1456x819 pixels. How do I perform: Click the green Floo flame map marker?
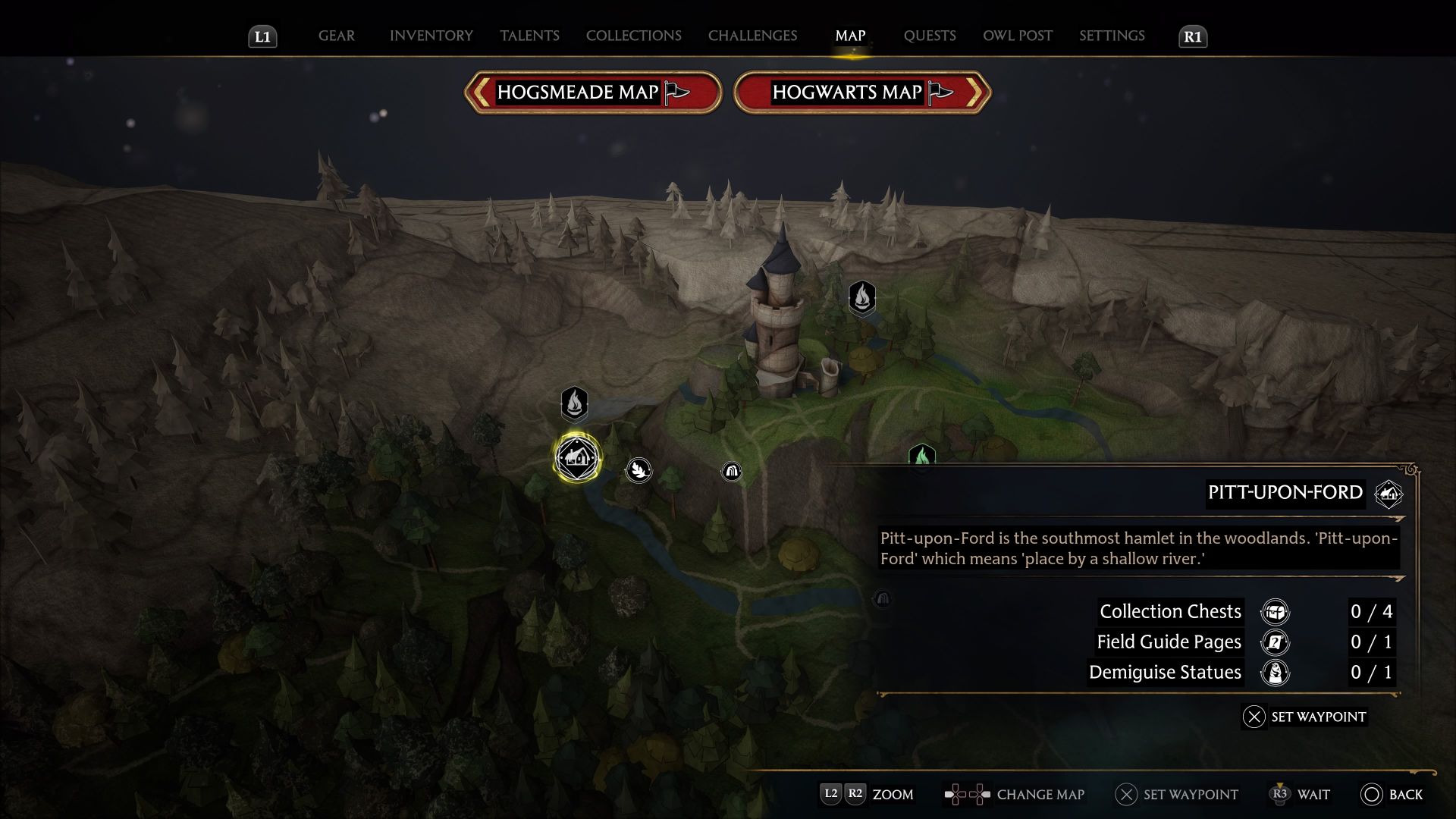coord(921,455)
